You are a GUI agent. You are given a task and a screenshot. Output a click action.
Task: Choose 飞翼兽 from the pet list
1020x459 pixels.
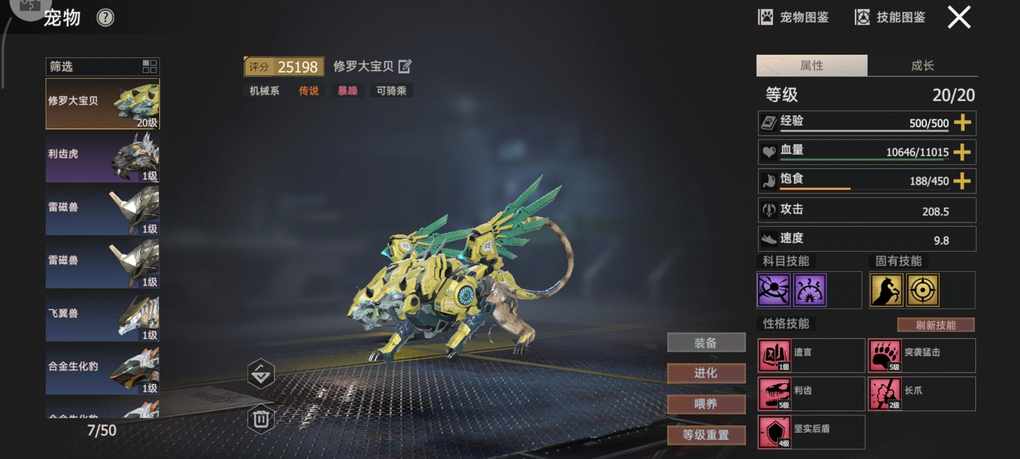[102, 316]
